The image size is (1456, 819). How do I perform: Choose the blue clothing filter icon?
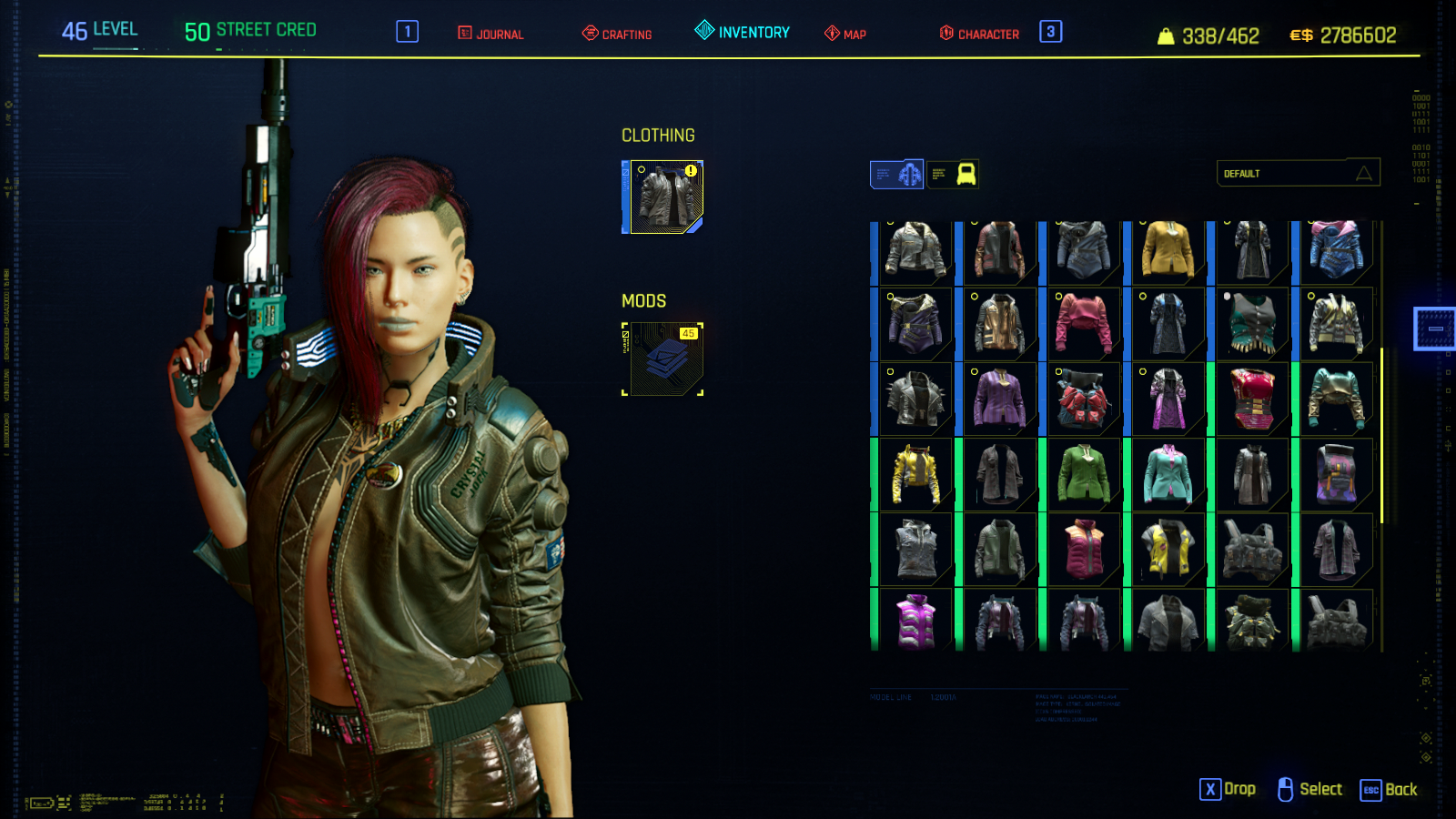click(x=897, y=174)
